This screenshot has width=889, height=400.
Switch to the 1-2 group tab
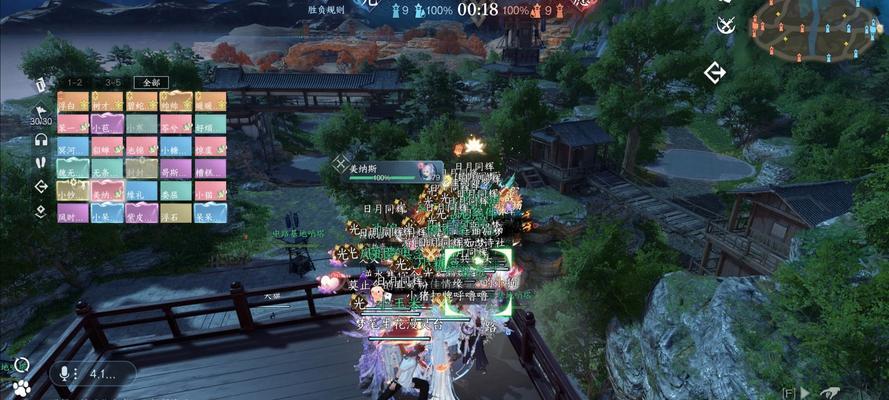click(75, 83)
